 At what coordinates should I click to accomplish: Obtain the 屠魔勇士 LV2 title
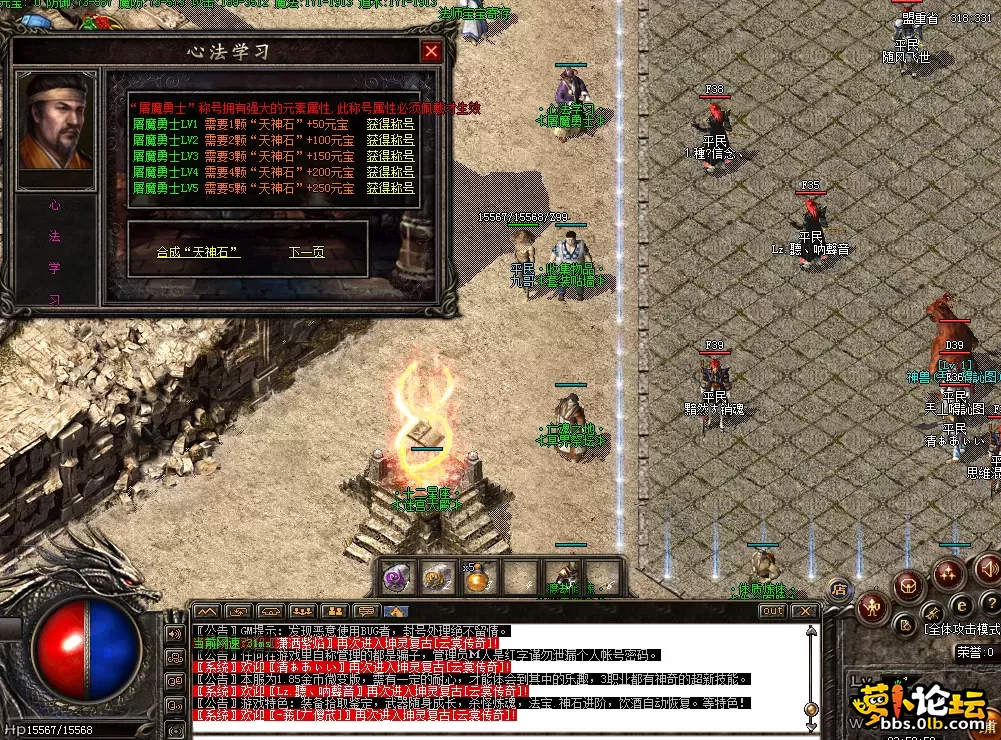click(390, 140)
